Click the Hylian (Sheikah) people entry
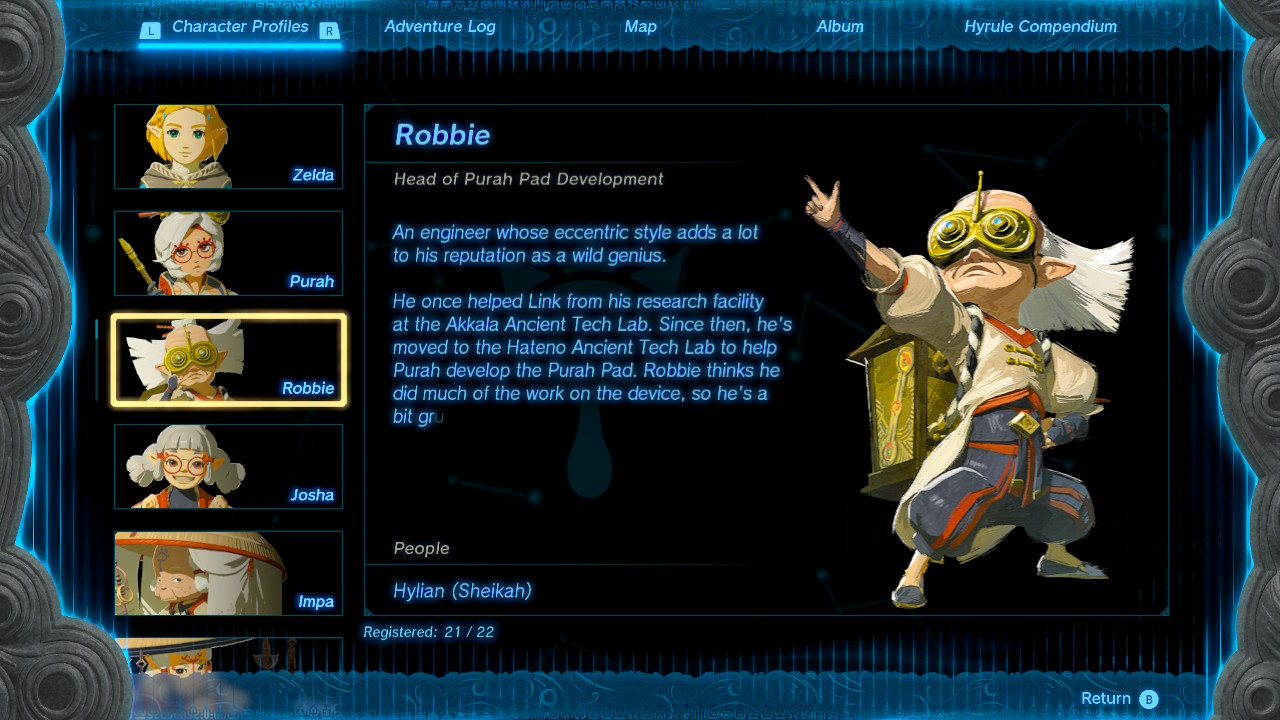Viewport: 1280px width, 720px height. 461,591
